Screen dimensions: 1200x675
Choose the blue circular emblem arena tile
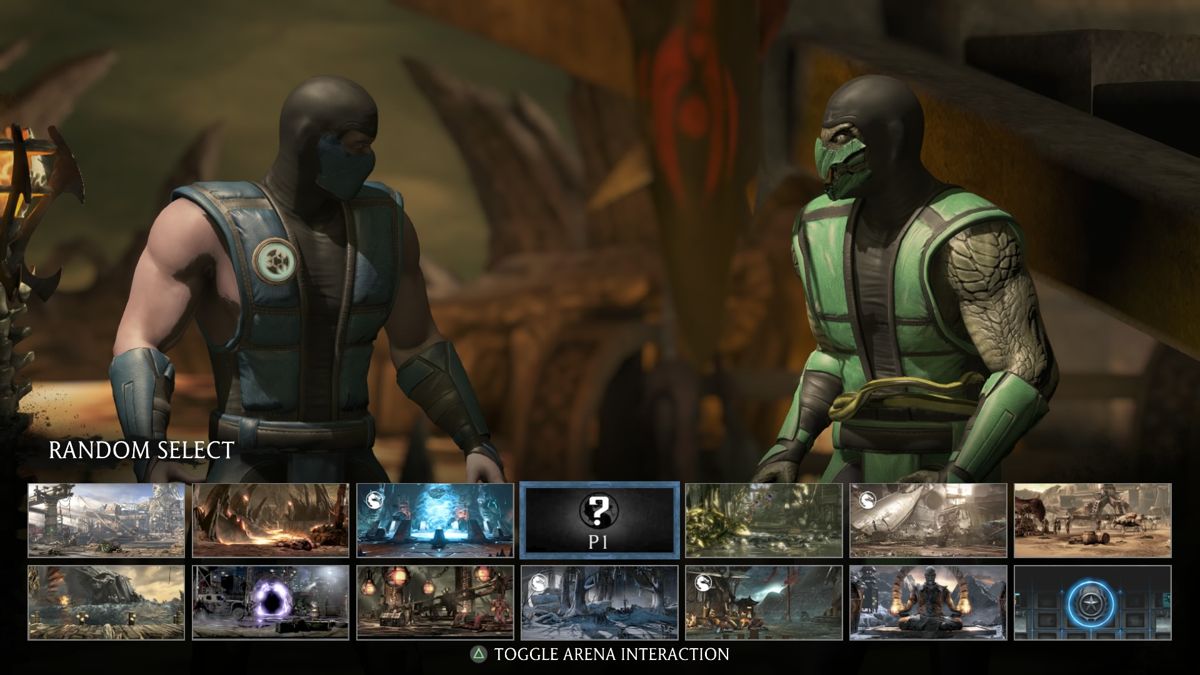coord(1092,602)
